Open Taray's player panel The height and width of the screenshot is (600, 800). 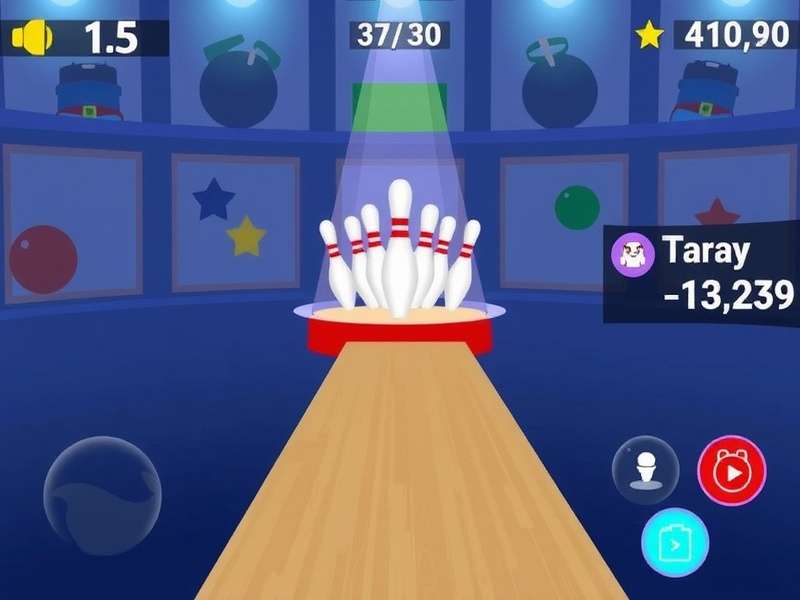click(x=702, y=274)
